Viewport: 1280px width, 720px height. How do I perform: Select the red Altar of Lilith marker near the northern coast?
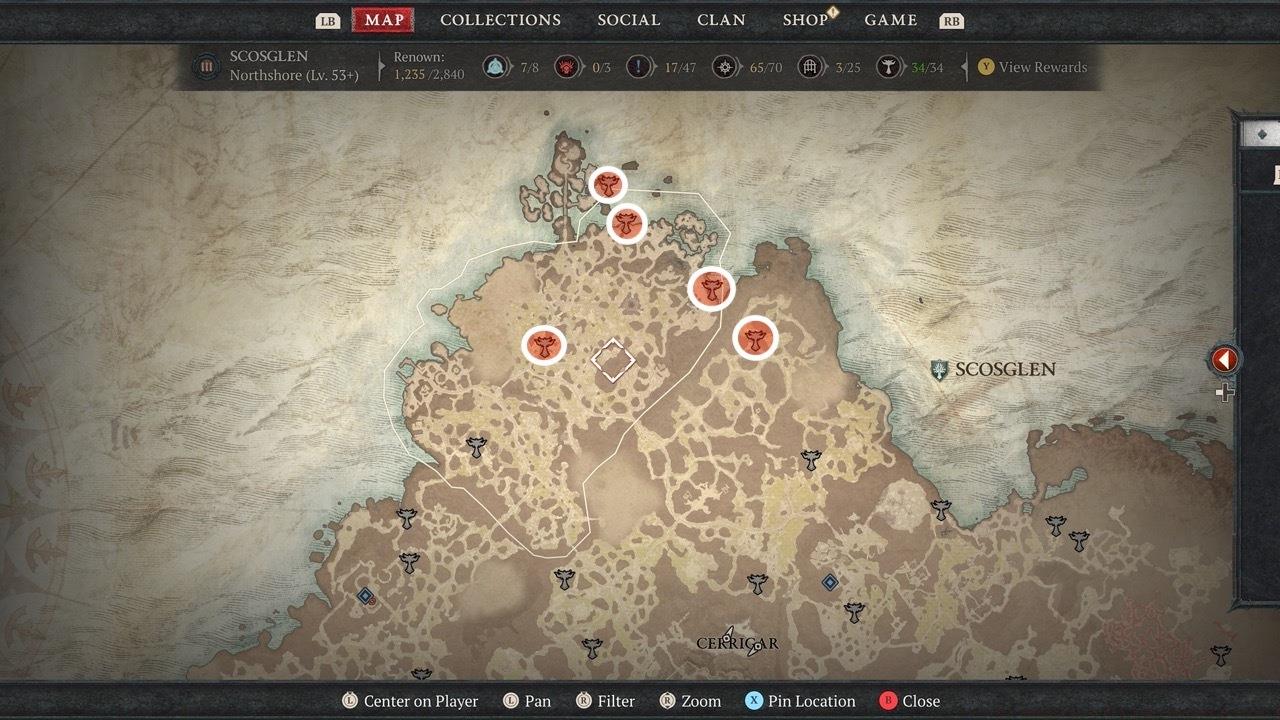(x=608, y=184)
